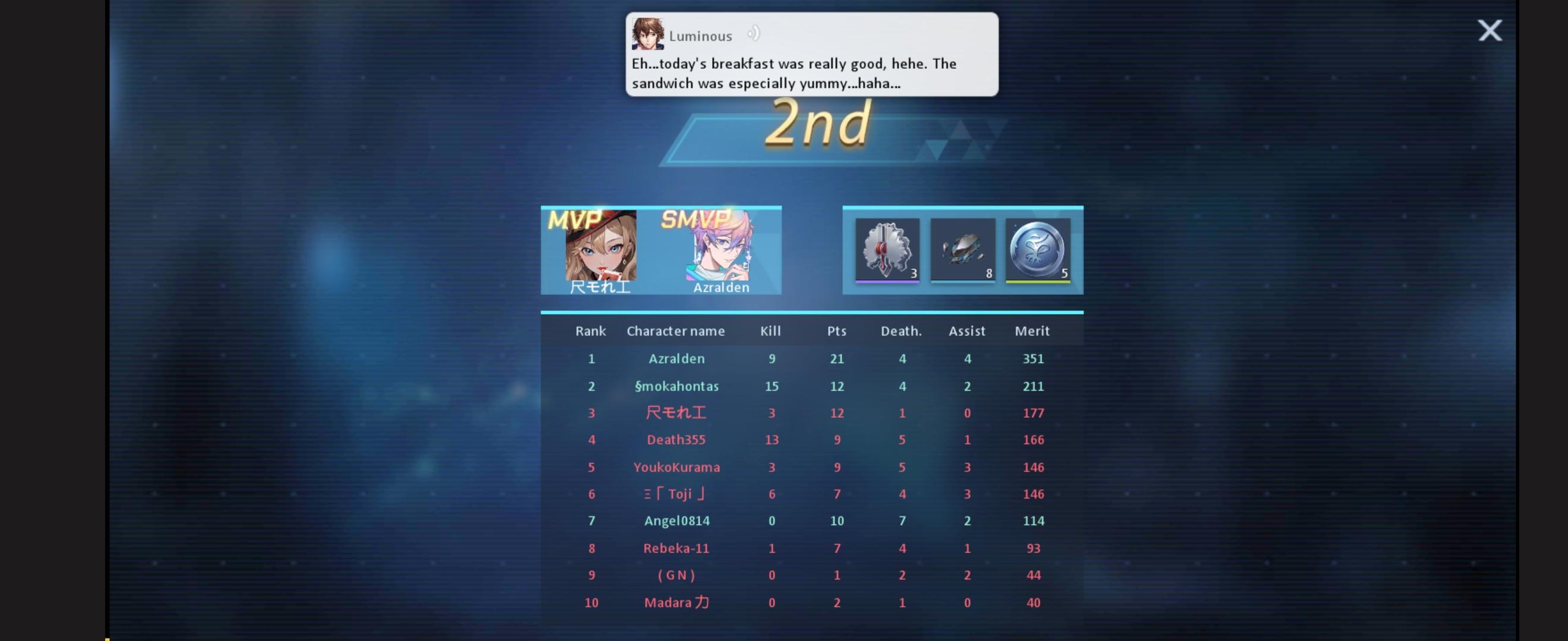
Task: Click the golden 2nd place banner
Action: 818,126
